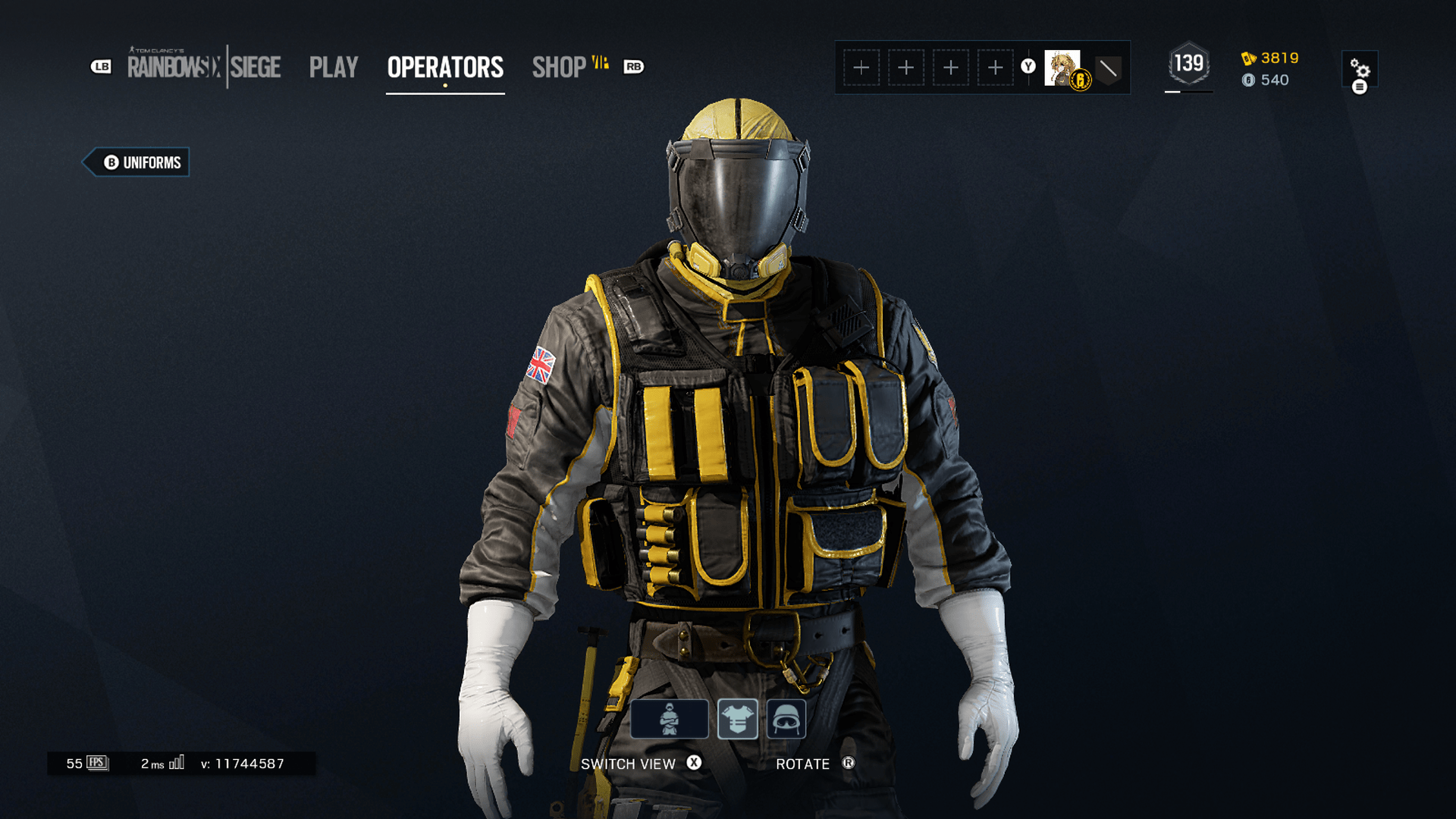Viewport: 1456px width, 819px height.
Task: Open the PLAY menu
Action: coord(334,67)
